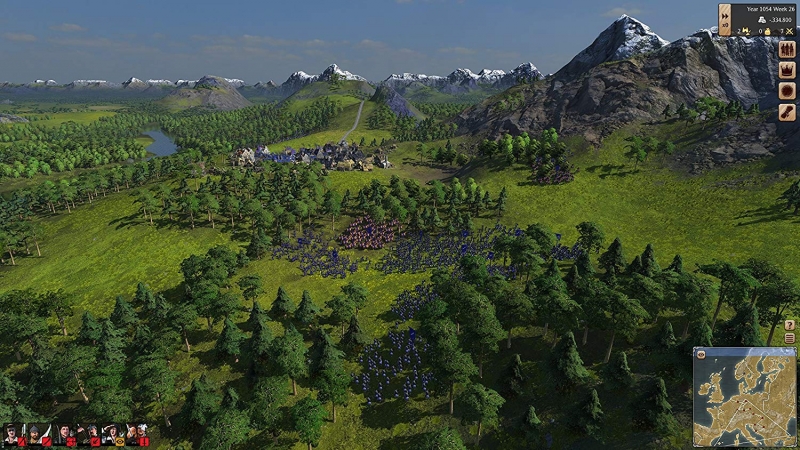The image size is (800, 450).
Task: Open help with the question mark button
Action: click(x=789, y=325)
